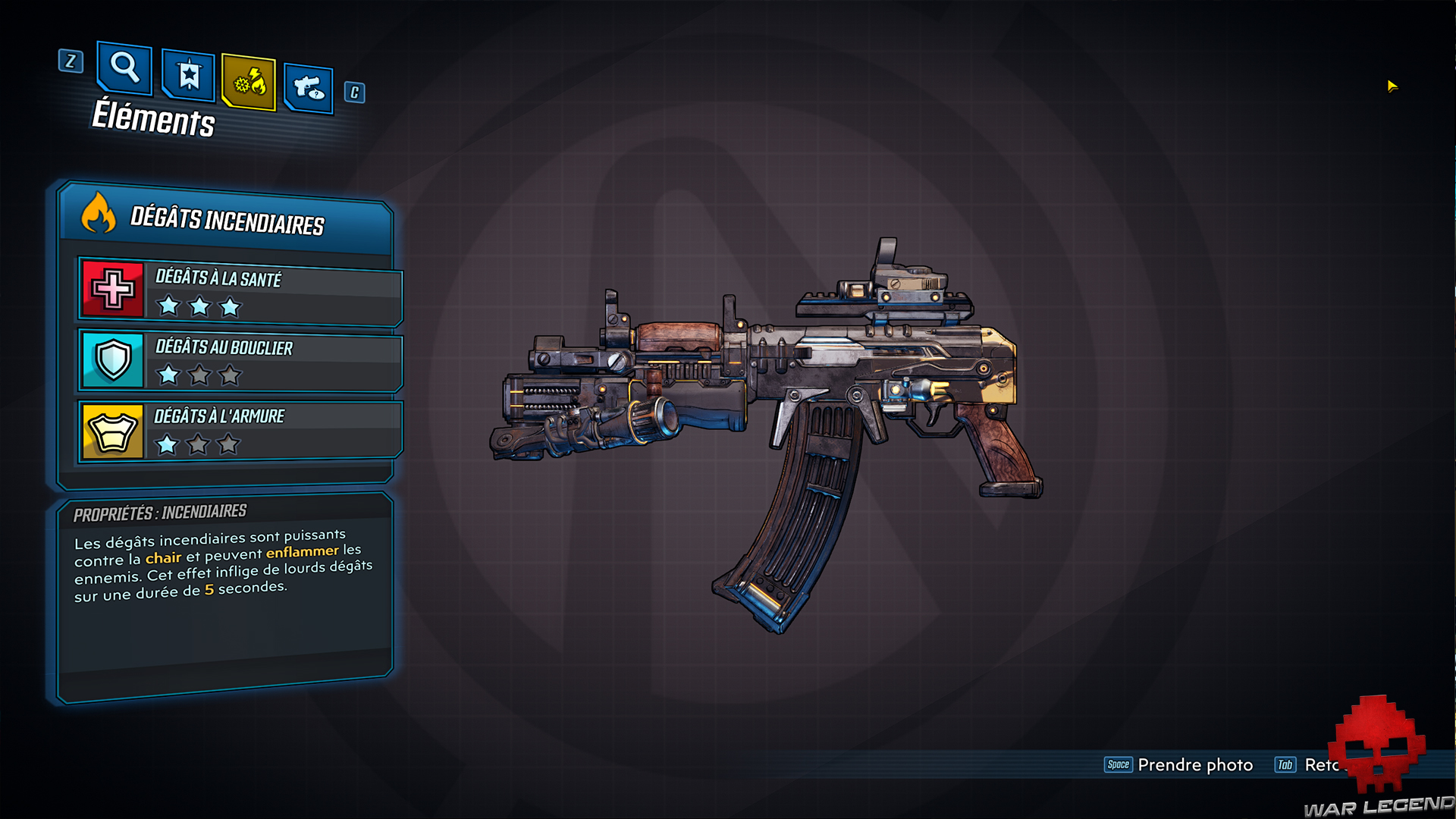Click the Tab key badge beside Retour
This screenshot has width=1456, height=819.
[1285, 765]
